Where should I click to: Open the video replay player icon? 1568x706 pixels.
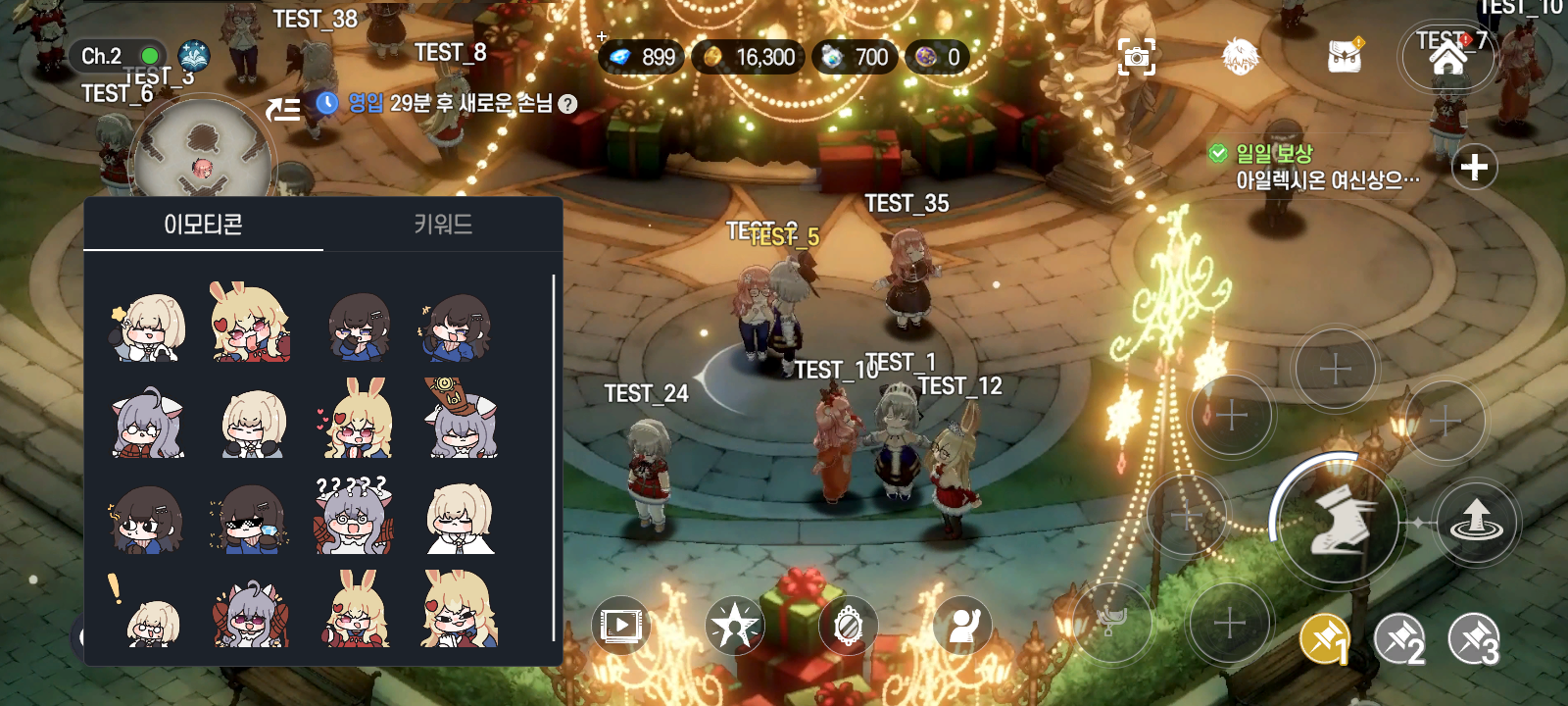[x=621, y=626]
